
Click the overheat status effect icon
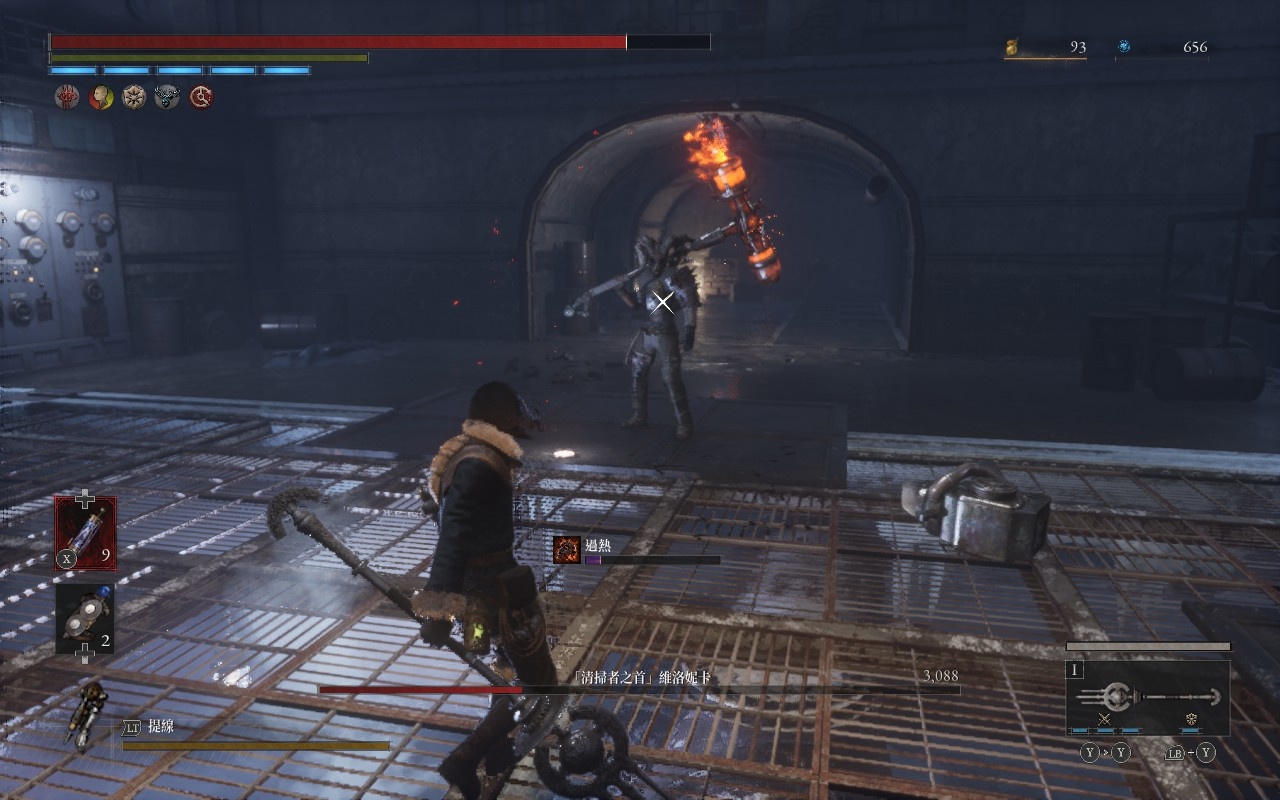567,549
